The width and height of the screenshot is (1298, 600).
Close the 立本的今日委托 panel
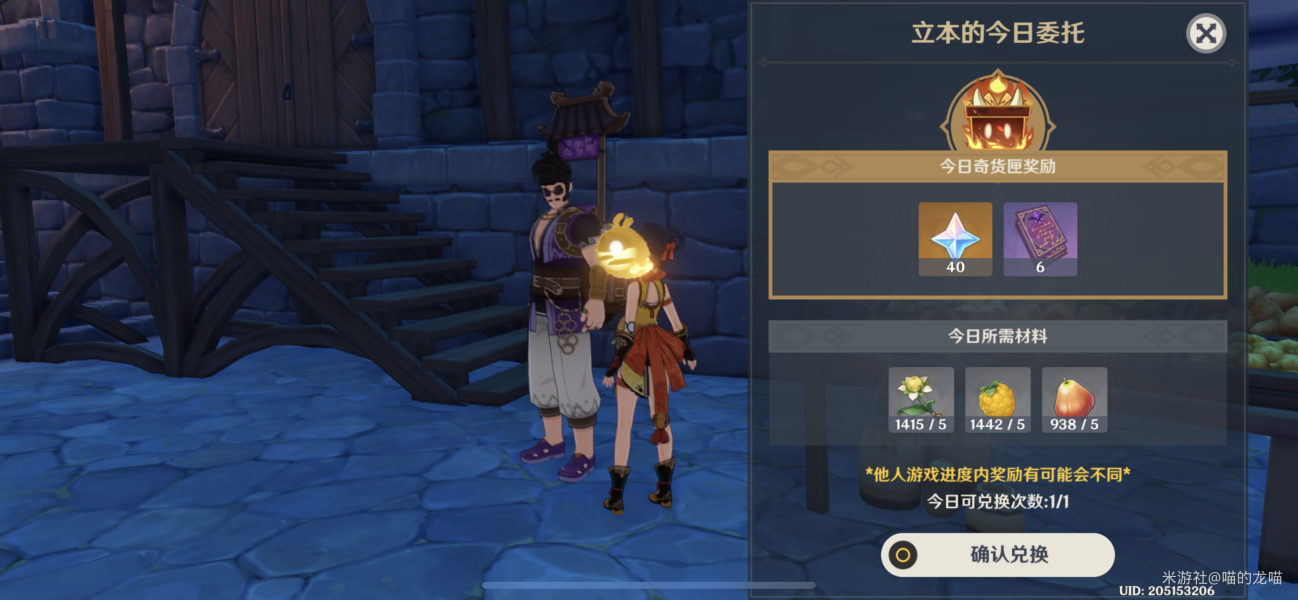click(x=1206, y=34)
